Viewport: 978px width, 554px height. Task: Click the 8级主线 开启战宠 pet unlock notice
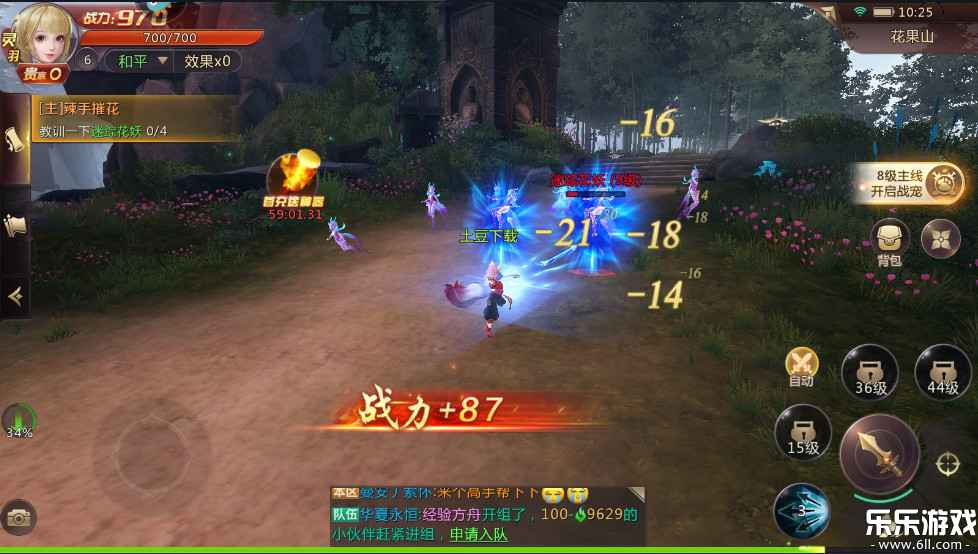click(908, 183)
